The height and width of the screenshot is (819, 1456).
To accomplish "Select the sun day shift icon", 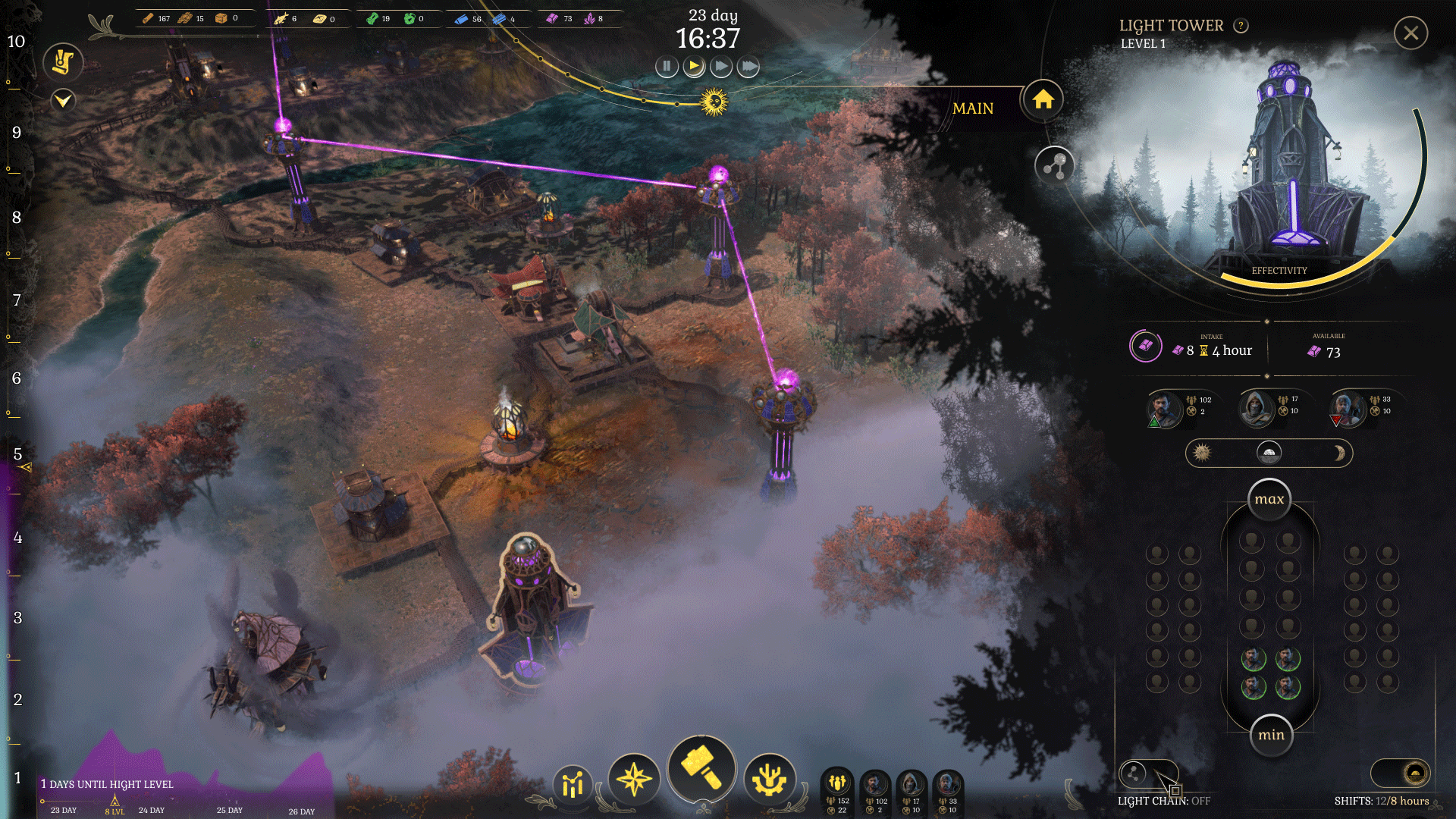I will [x=1202, y=453].
